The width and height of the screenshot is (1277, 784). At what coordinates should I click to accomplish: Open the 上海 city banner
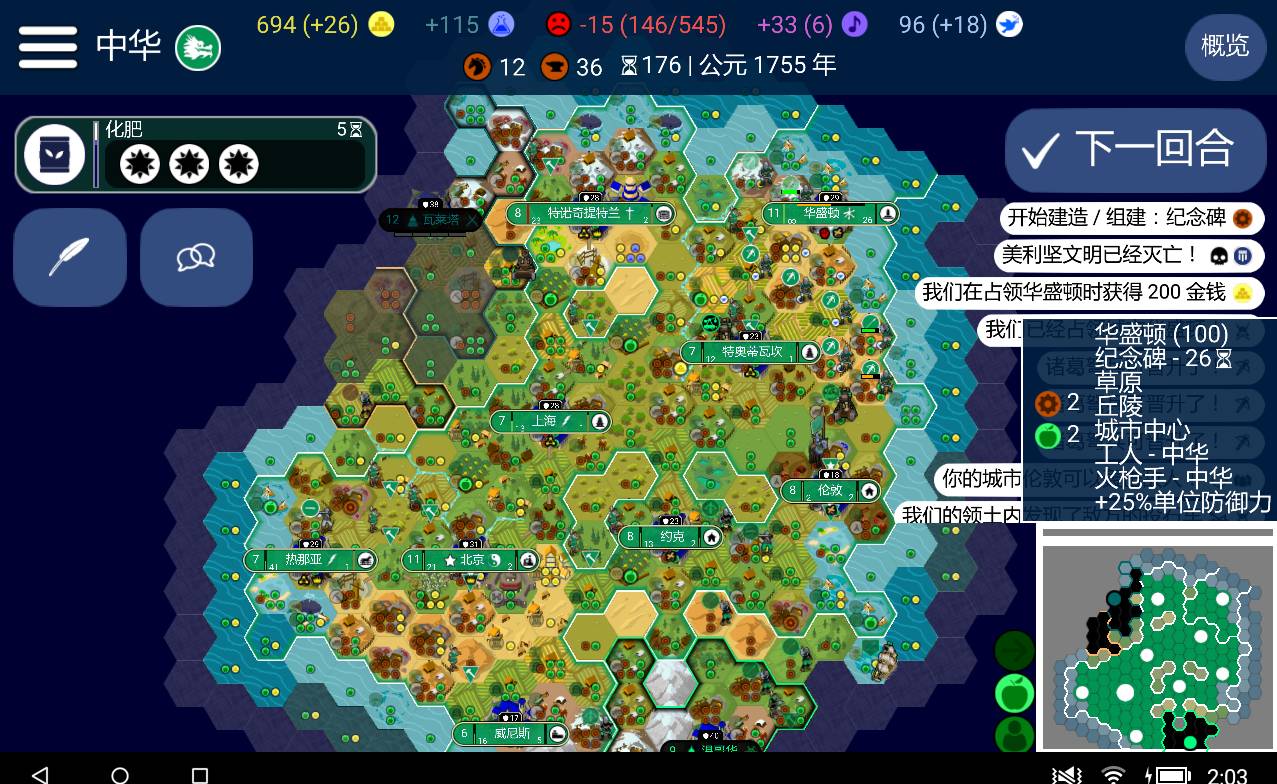coord(549,422)
